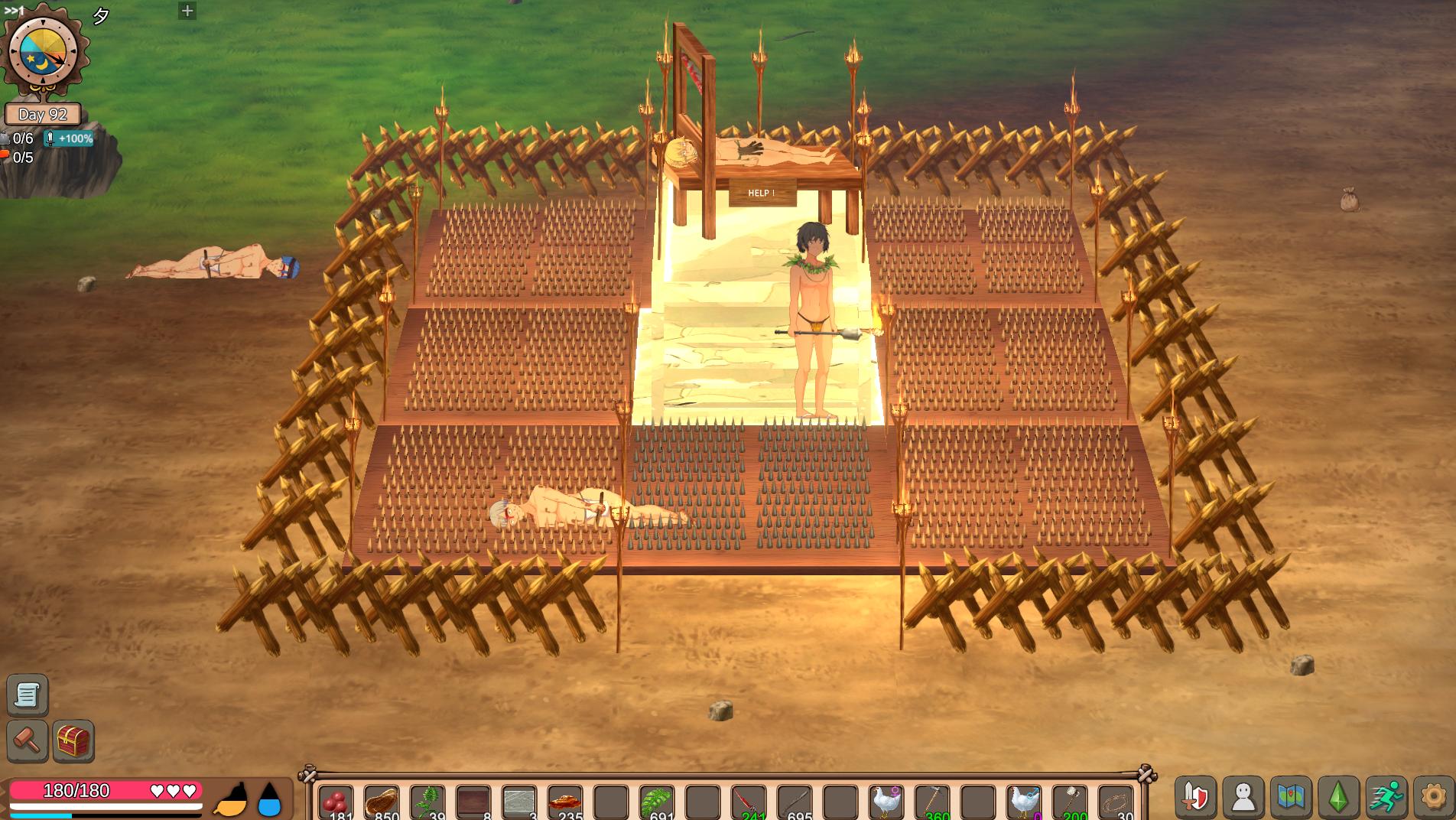Select the female chicken hotbar slot
This screenshot has height=820, width=1456.
click(886, 803)
